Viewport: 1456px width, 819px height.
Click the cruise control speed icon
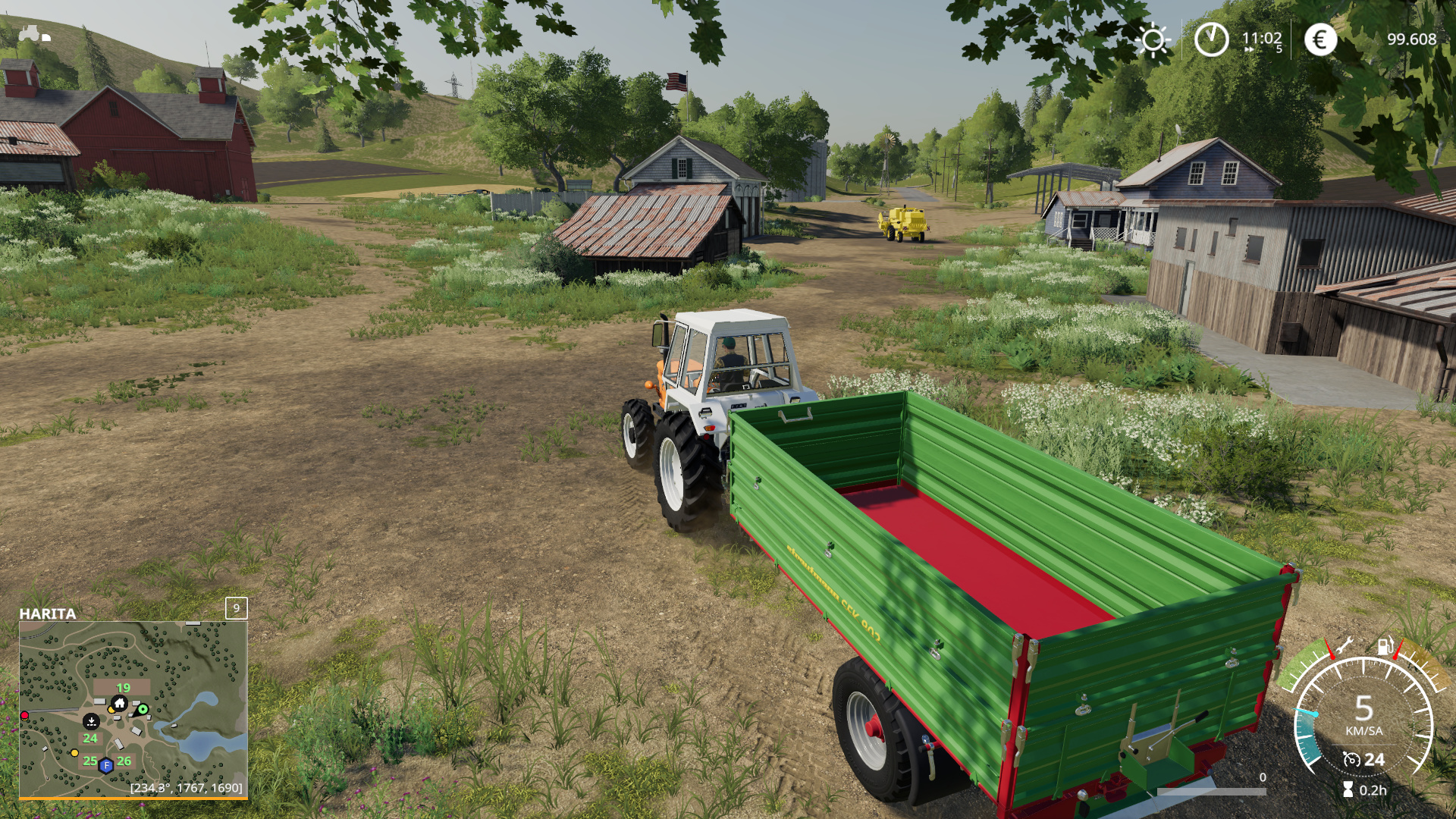coord(1351,759)
